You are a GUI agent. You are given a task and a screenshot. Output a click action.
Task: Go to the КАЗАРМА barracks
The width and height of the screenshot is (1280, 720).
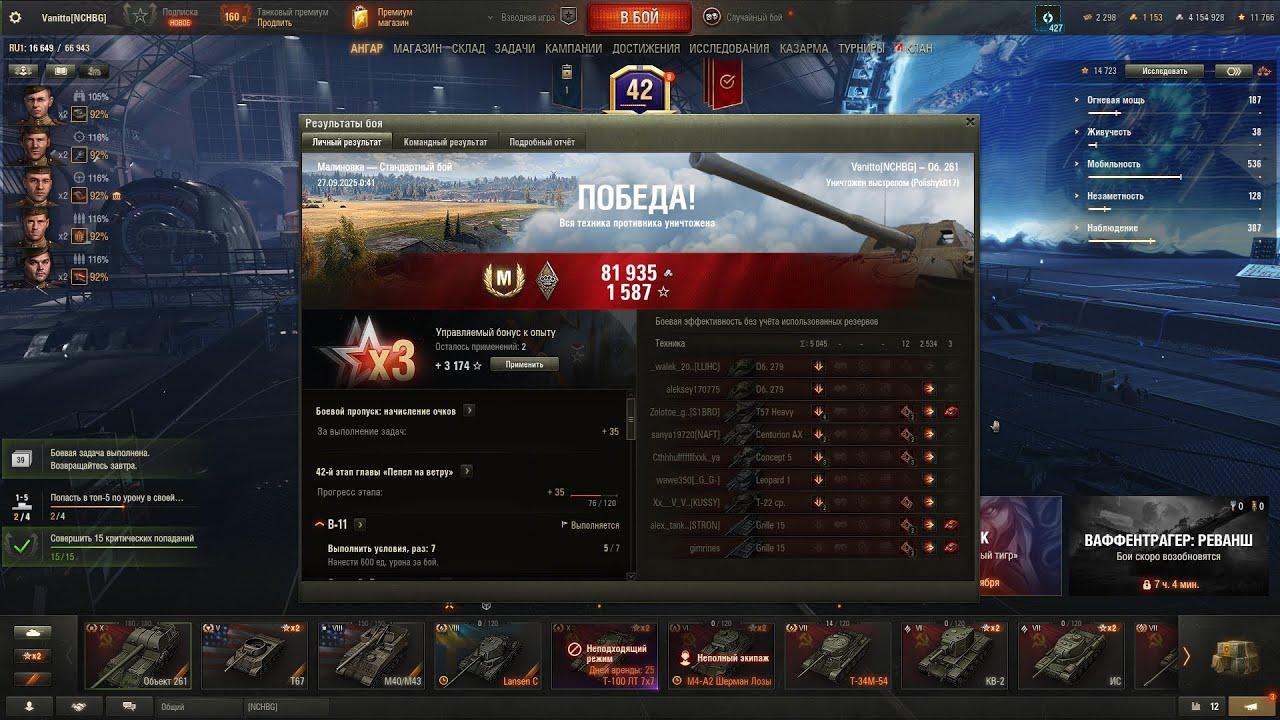803,48
